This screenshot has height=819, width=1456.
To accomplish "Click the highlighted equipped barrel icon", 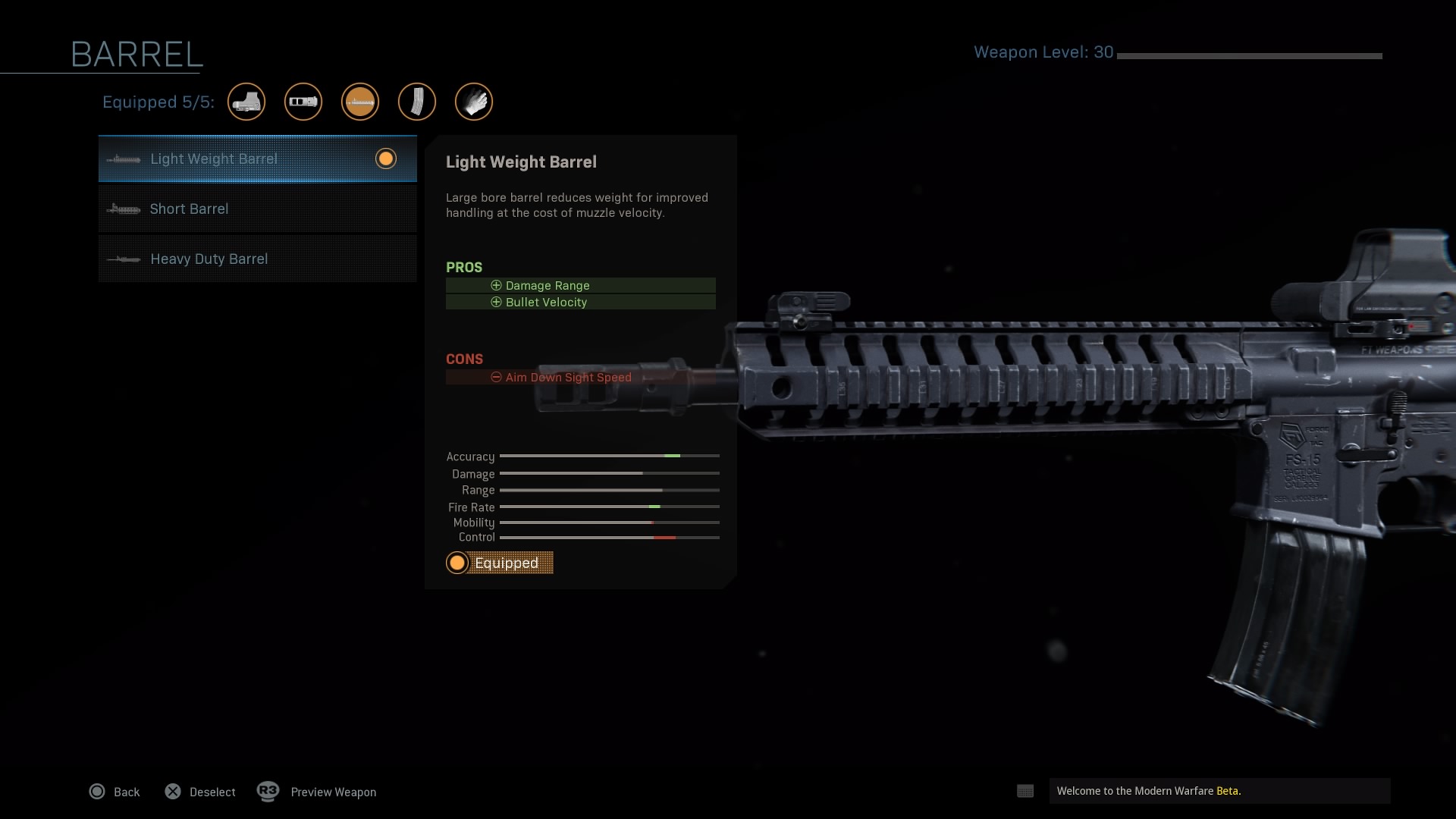I will [x=360, y=102].
